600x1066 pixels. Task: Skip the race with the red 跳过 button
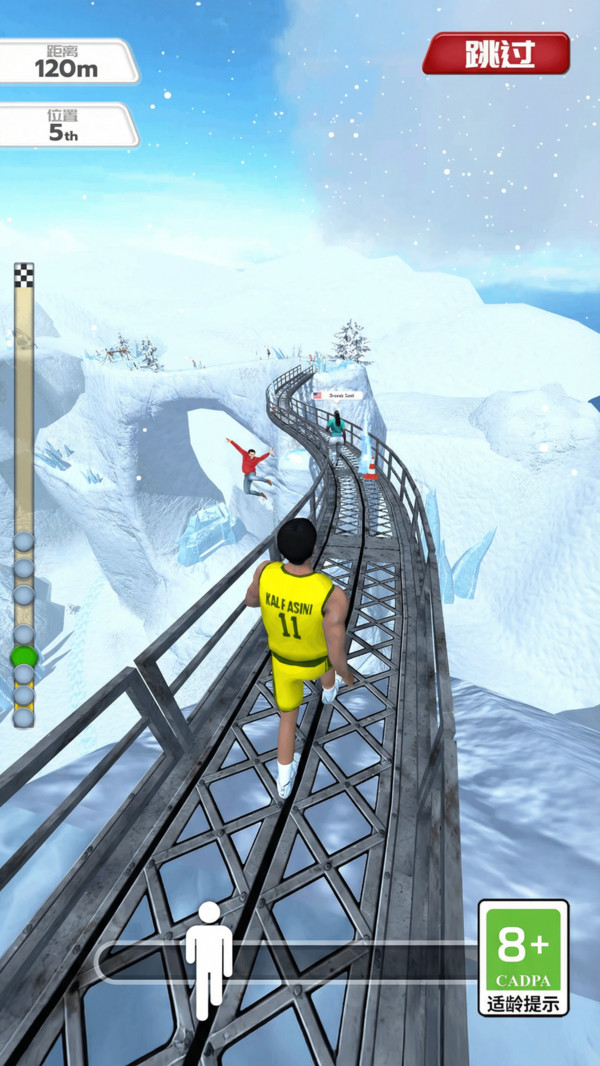496,53
